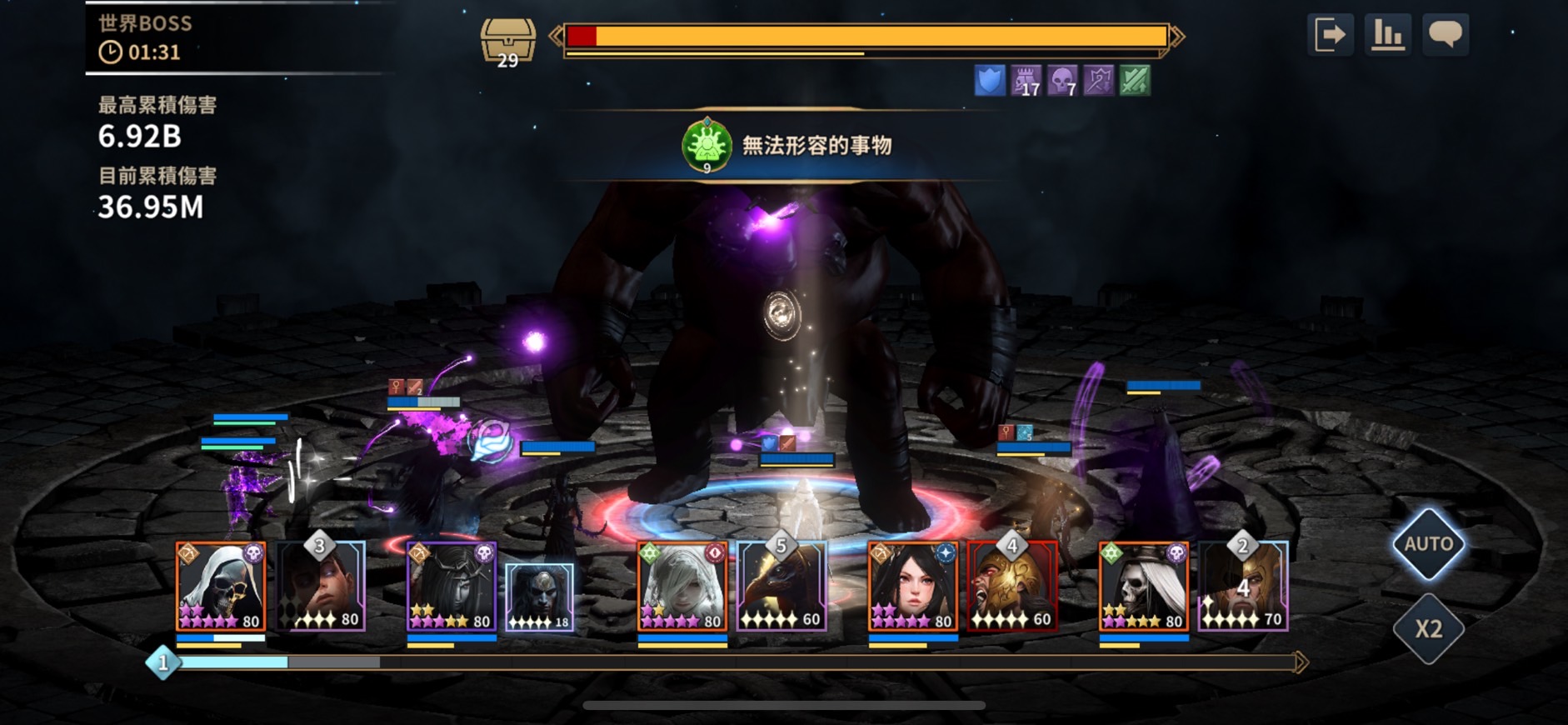Viewport: 1568px width, 725px height.
Task: Inspect the boss's skull debuff icon
Action: [1062, 81]
